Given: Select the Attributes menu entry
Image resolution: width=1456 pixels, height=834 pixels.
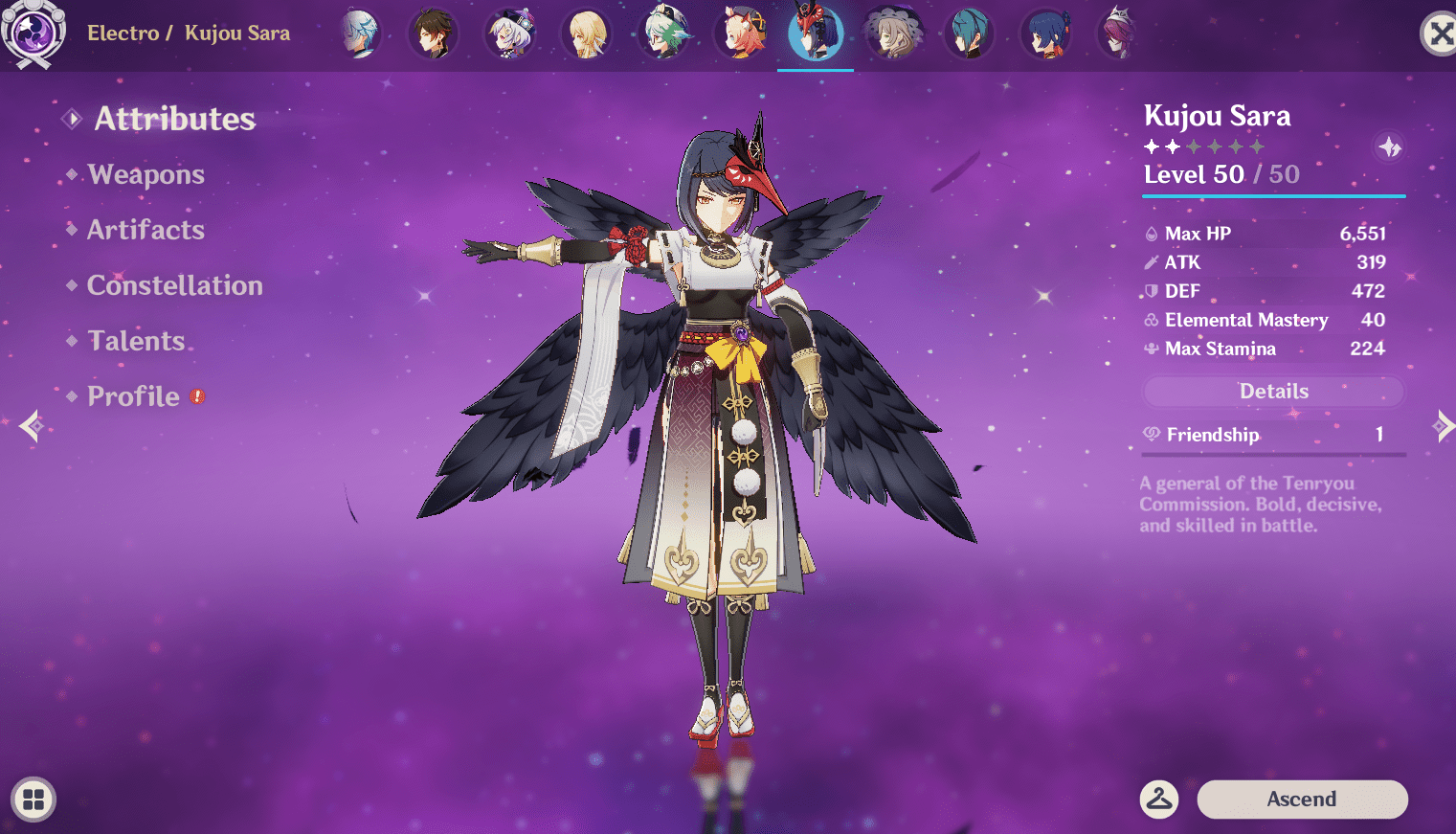Looking at the screenshot, I should click(x=174, y=119).
